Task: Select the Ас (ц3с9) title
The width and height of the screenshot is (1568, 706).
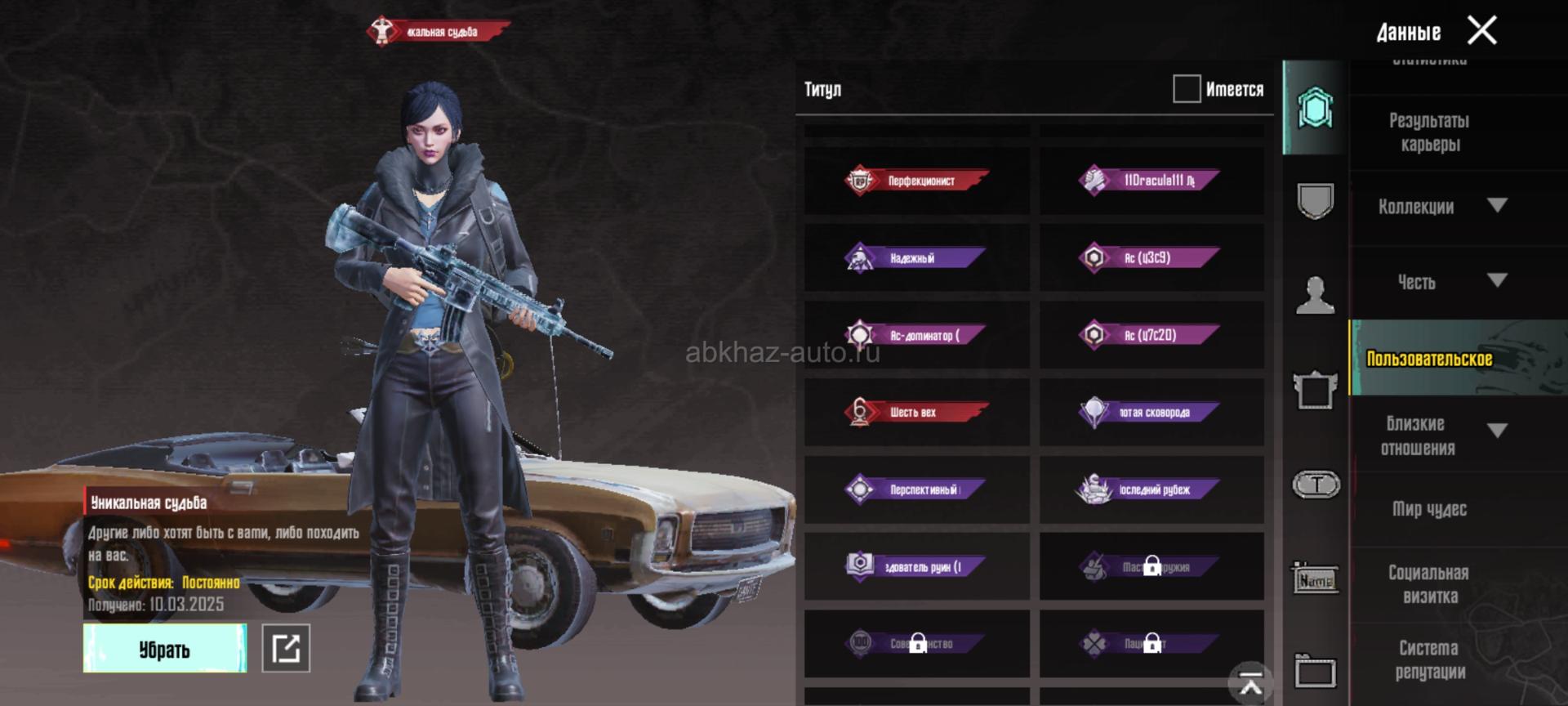Action: click(x=1151, y=258)
